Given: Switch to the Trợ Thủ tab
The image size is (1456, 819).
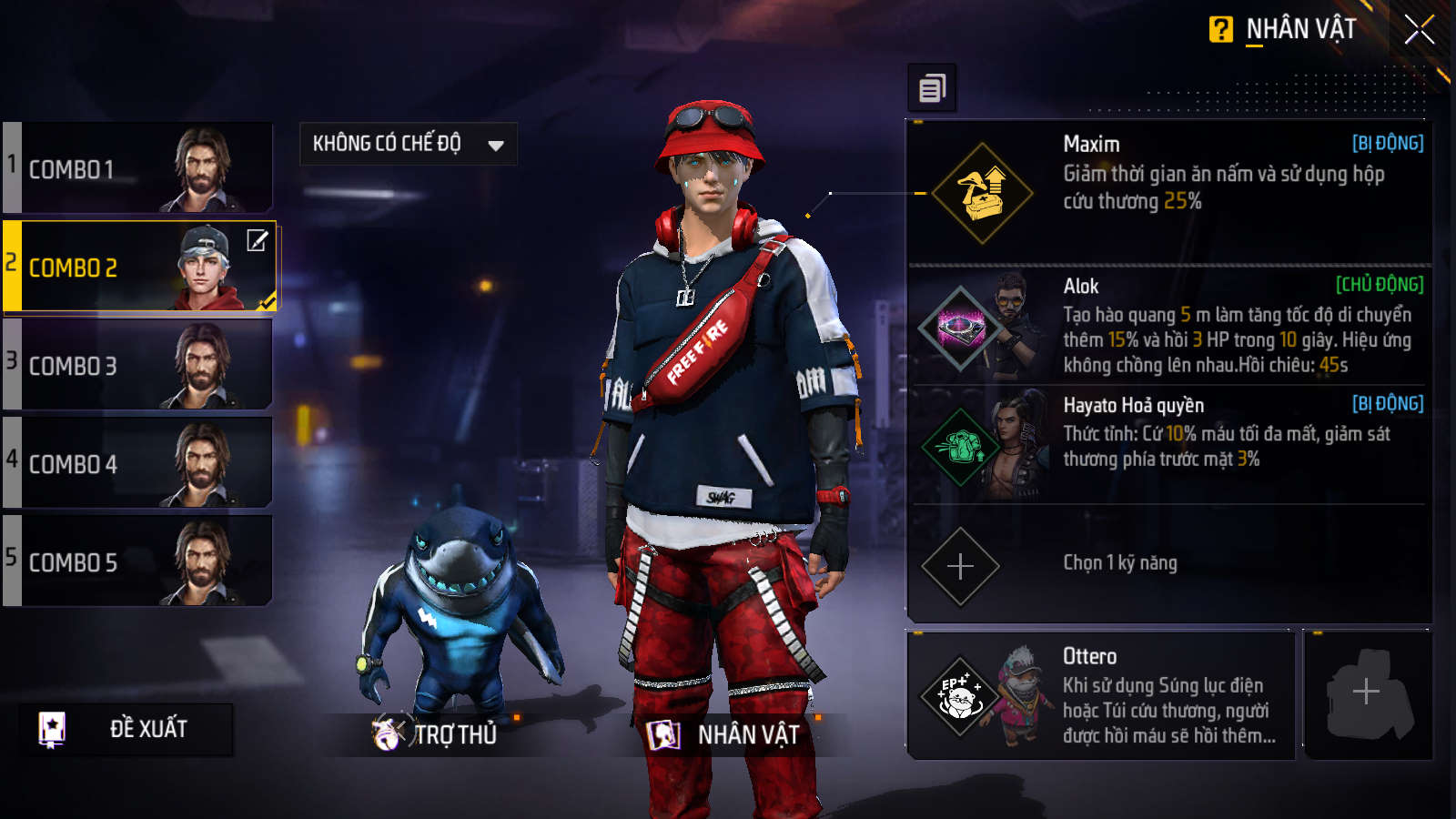Looking at the screenshot, I should (x=435, y=733).
